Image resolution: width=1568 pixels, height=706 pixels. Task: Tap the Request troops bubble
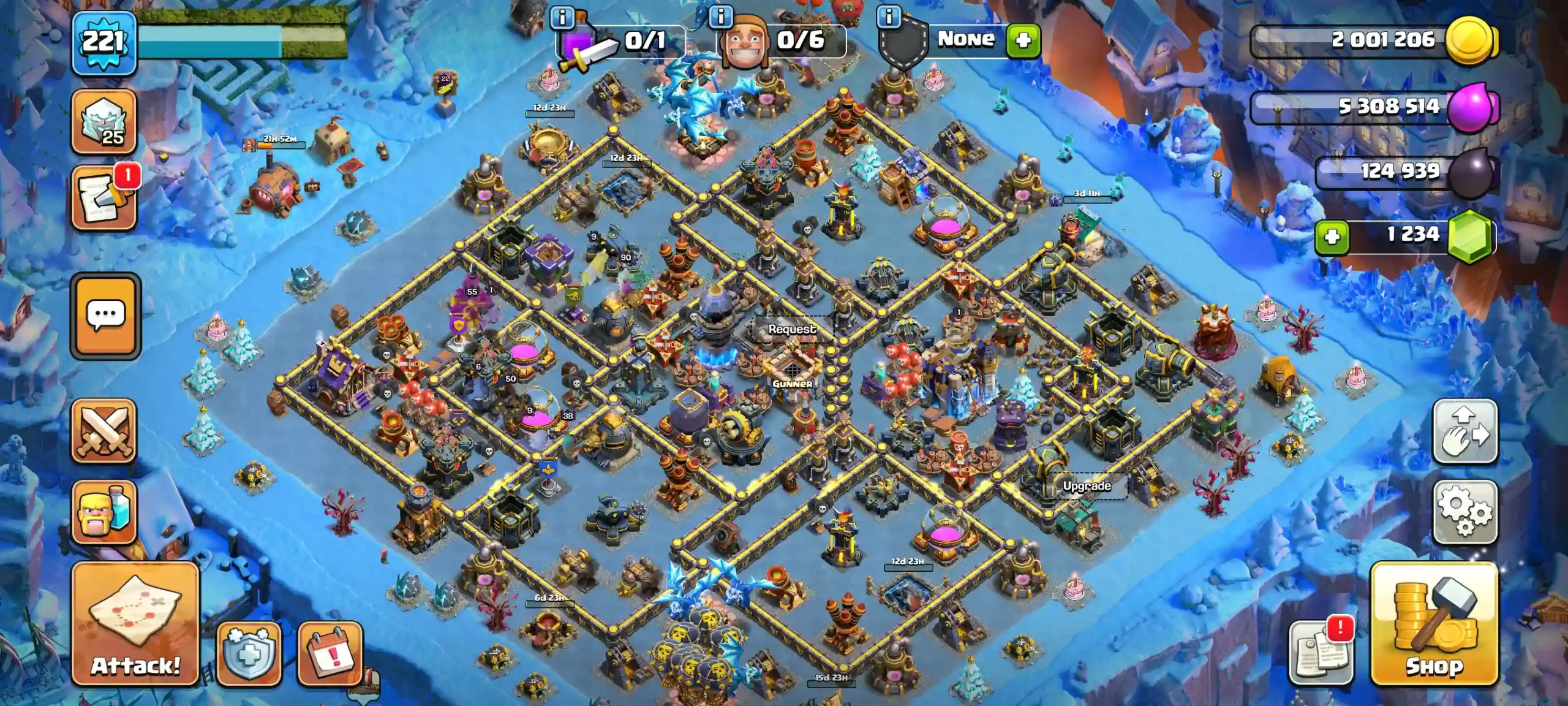coord(792,329)
